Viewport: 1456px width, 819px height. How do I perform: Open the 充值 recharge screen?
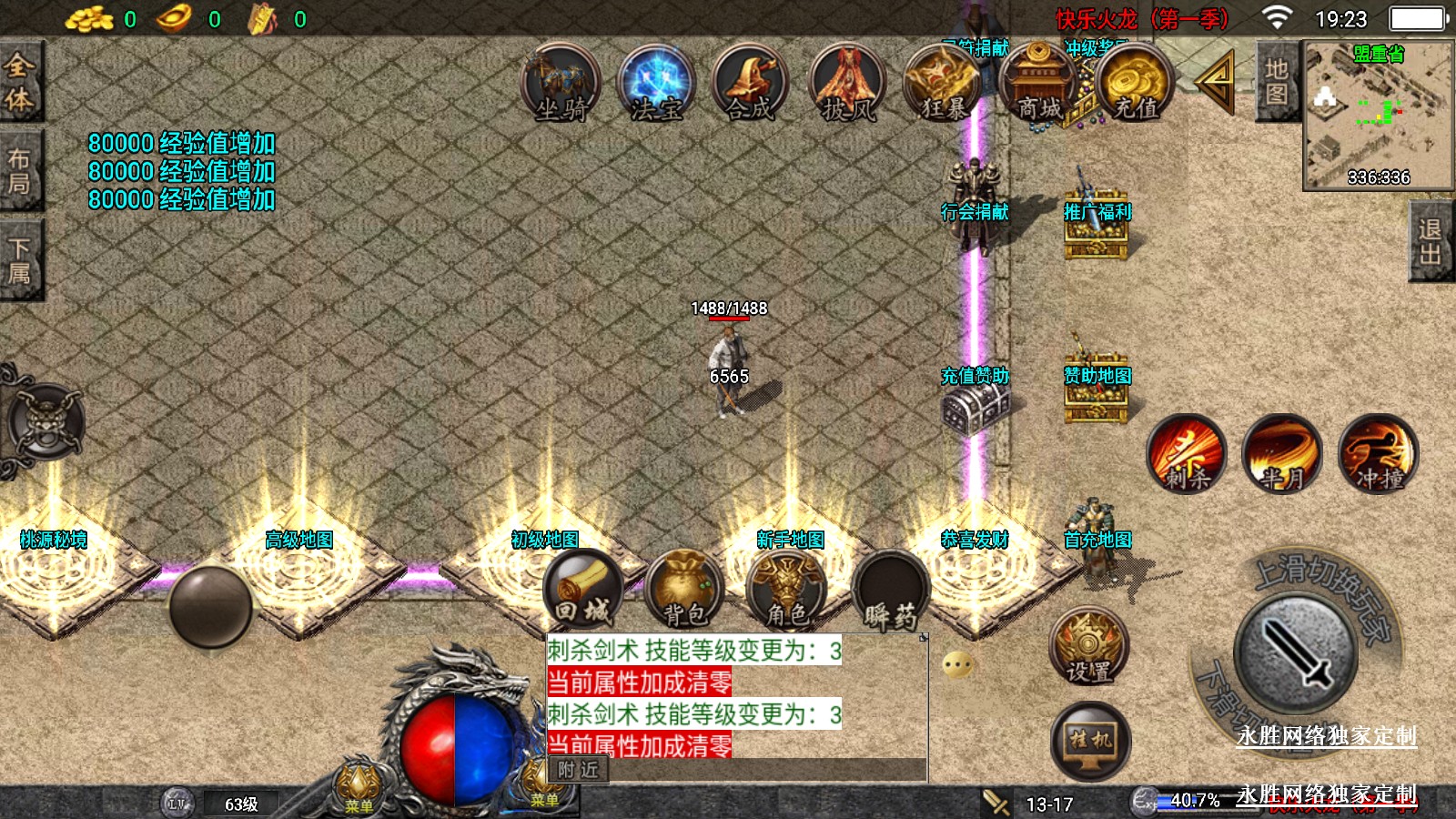click(x=1134, y=84)
